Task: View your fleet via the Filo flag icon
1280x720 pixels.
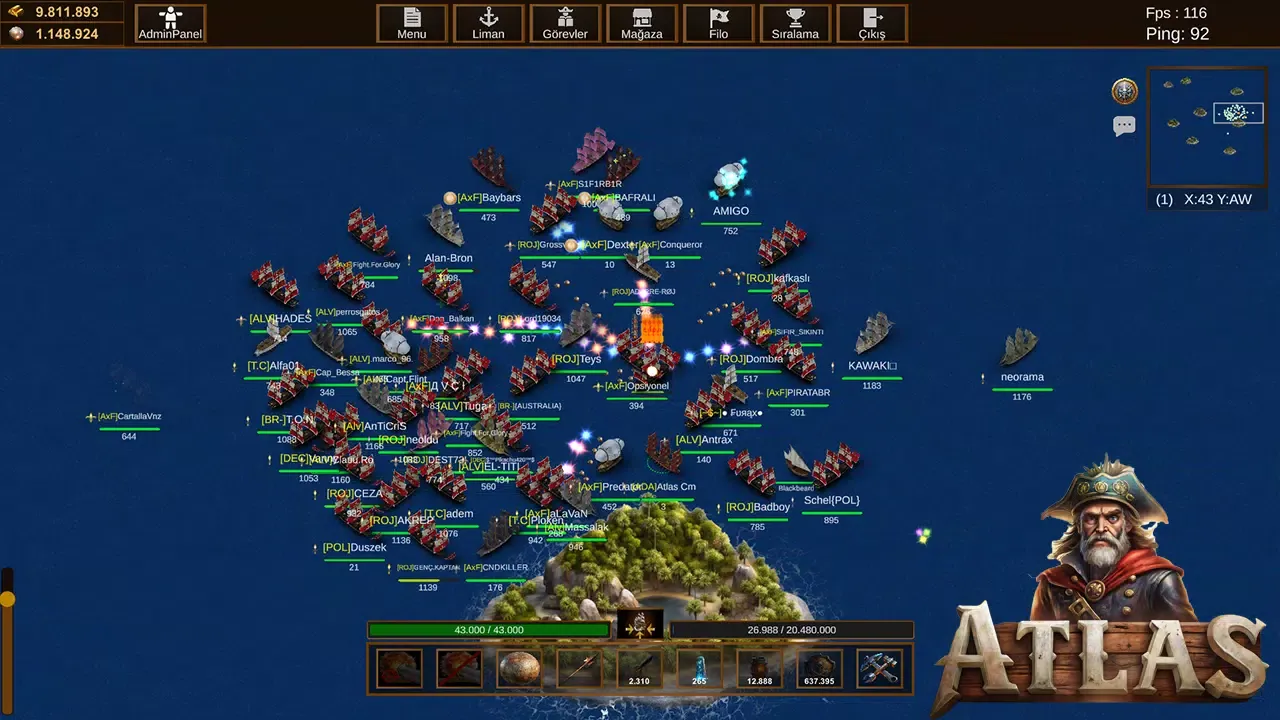Action: coord(719,22)
